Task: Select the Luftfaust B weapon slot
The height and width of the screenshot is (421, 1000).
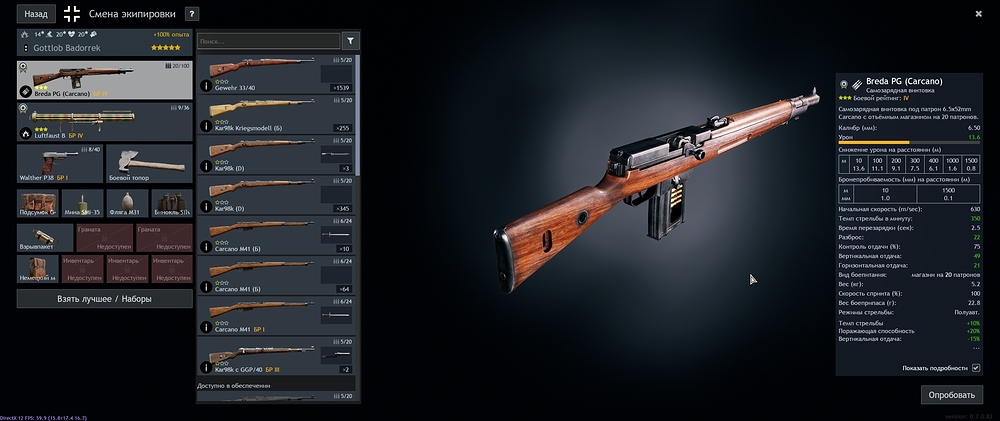Action: click(105, 122)
